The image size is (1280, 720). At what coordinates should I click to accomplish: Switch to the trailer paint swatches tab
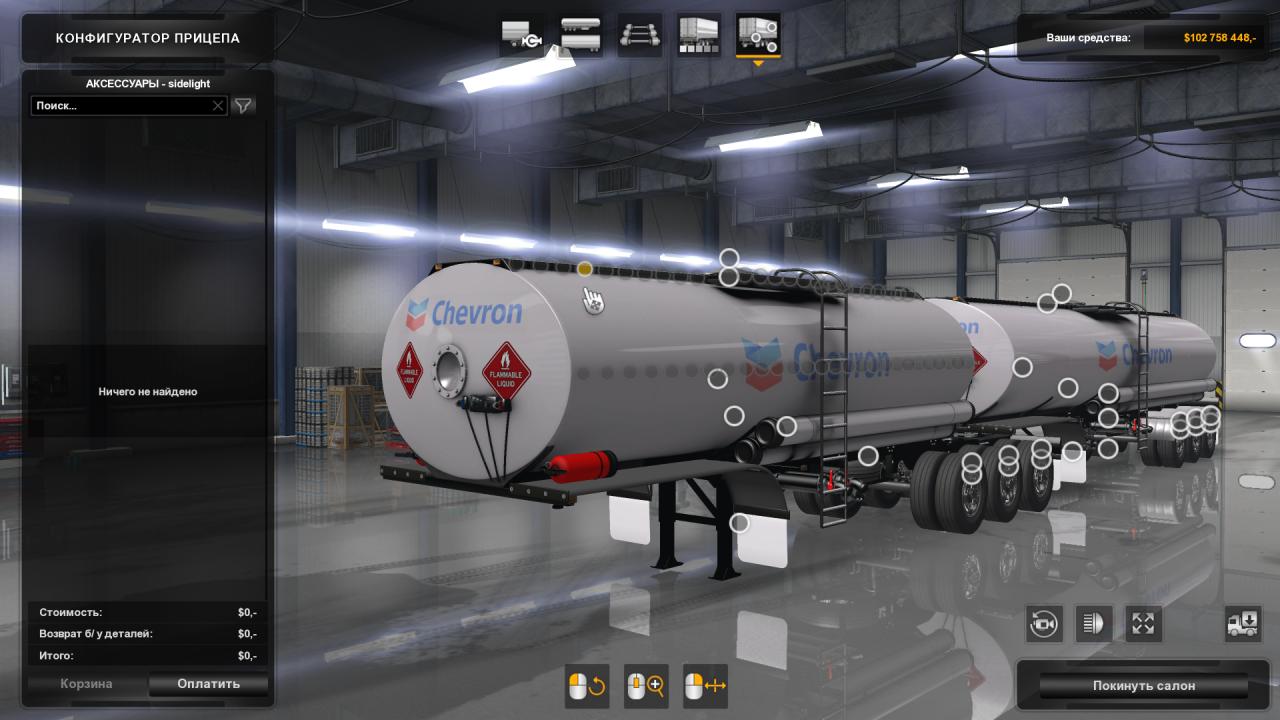[x=699, y=35]
